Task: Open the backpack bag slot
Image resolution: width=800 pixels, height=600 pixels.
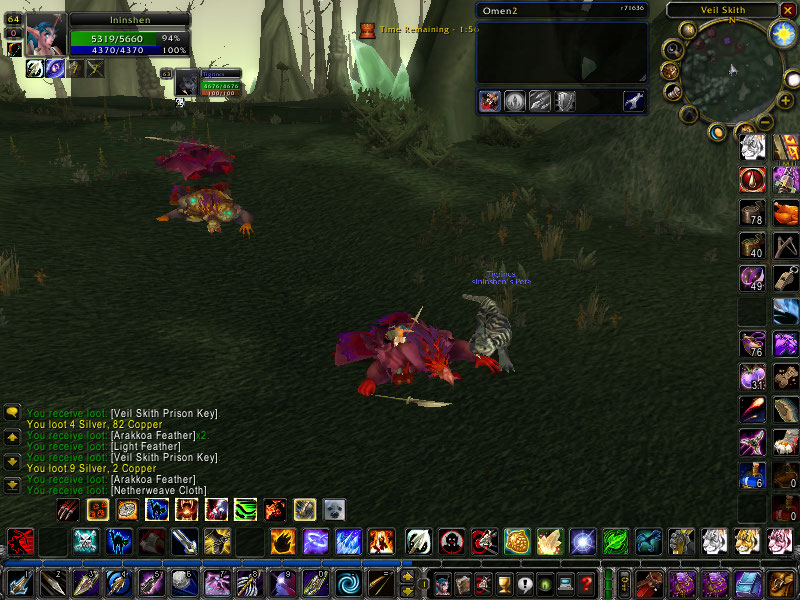Action: 781,582
